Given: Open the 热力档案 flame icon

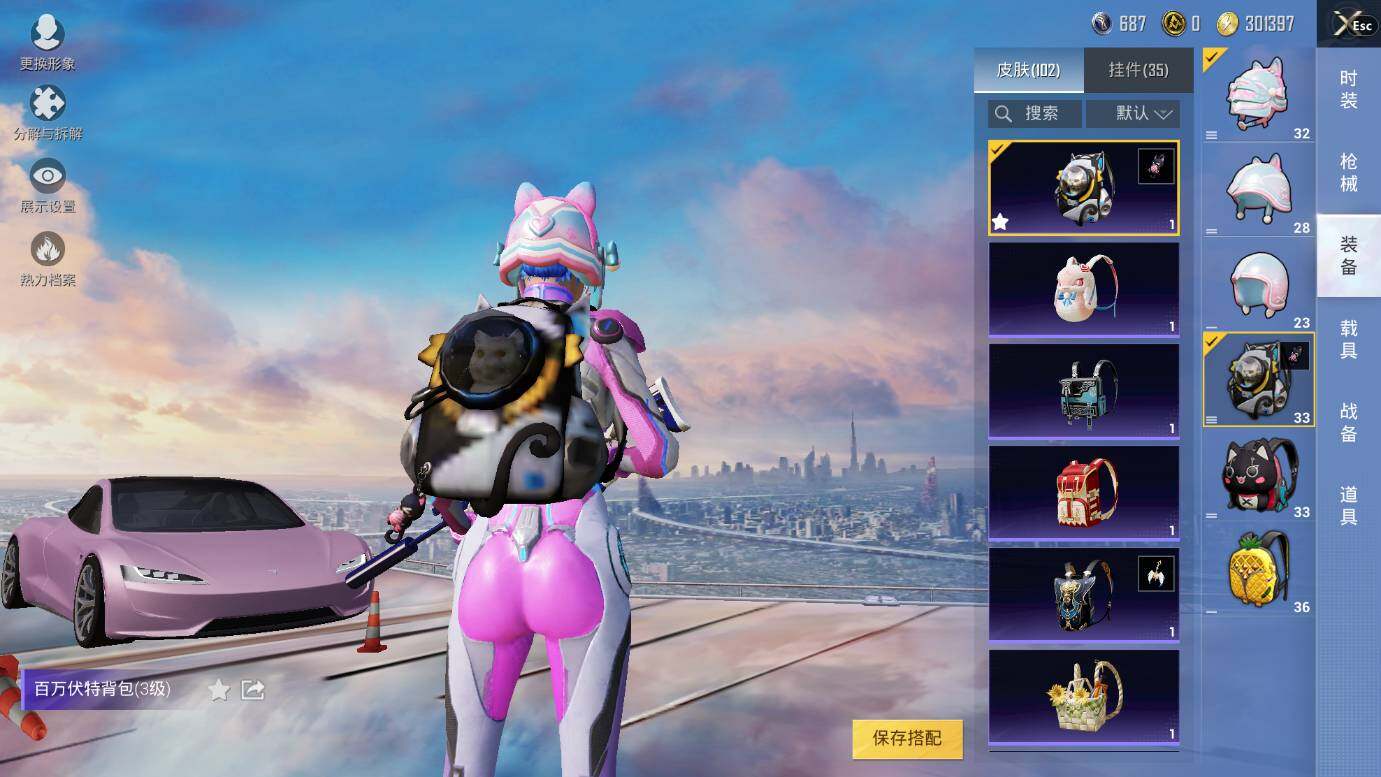Looking at the screenshot, I should point(47,257).
